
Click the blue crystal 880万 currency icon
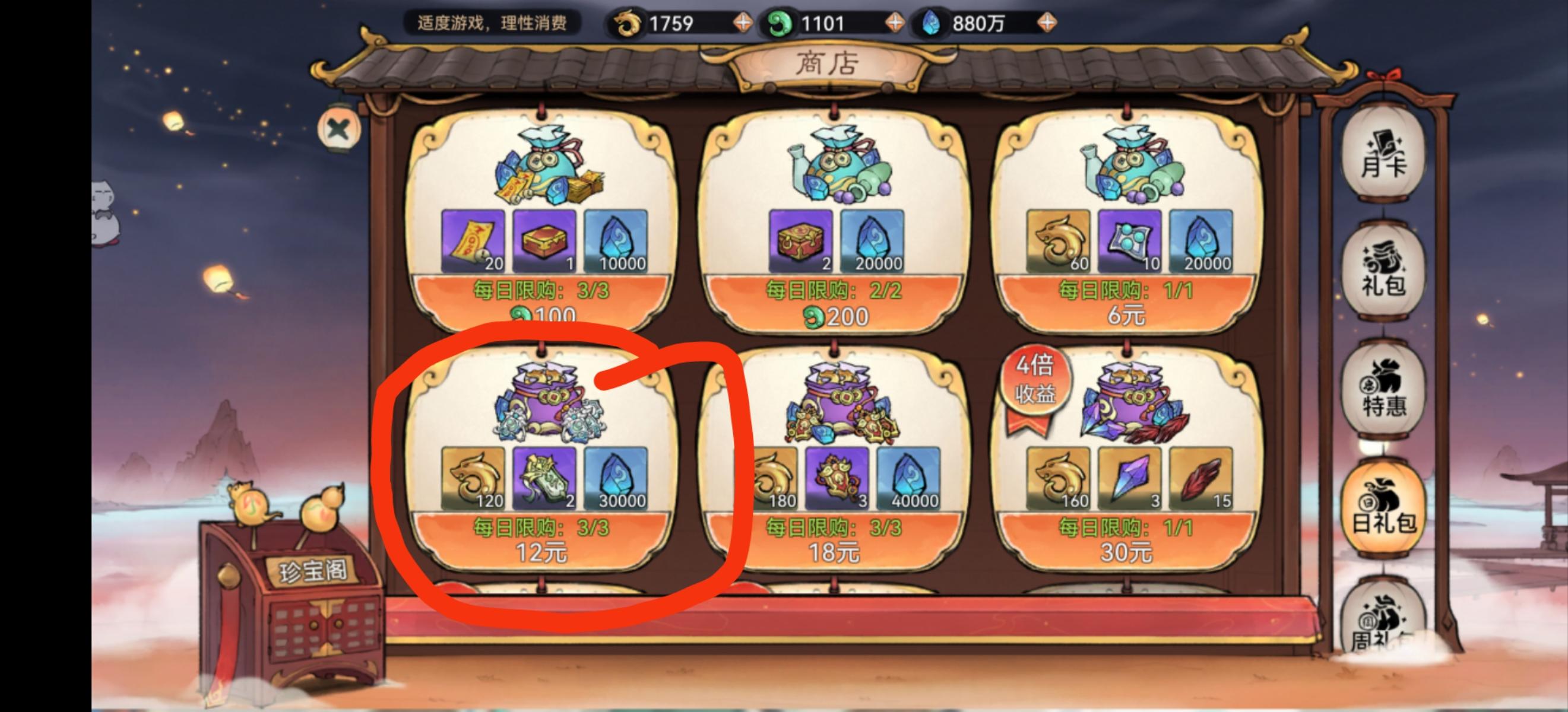(933, 23)
